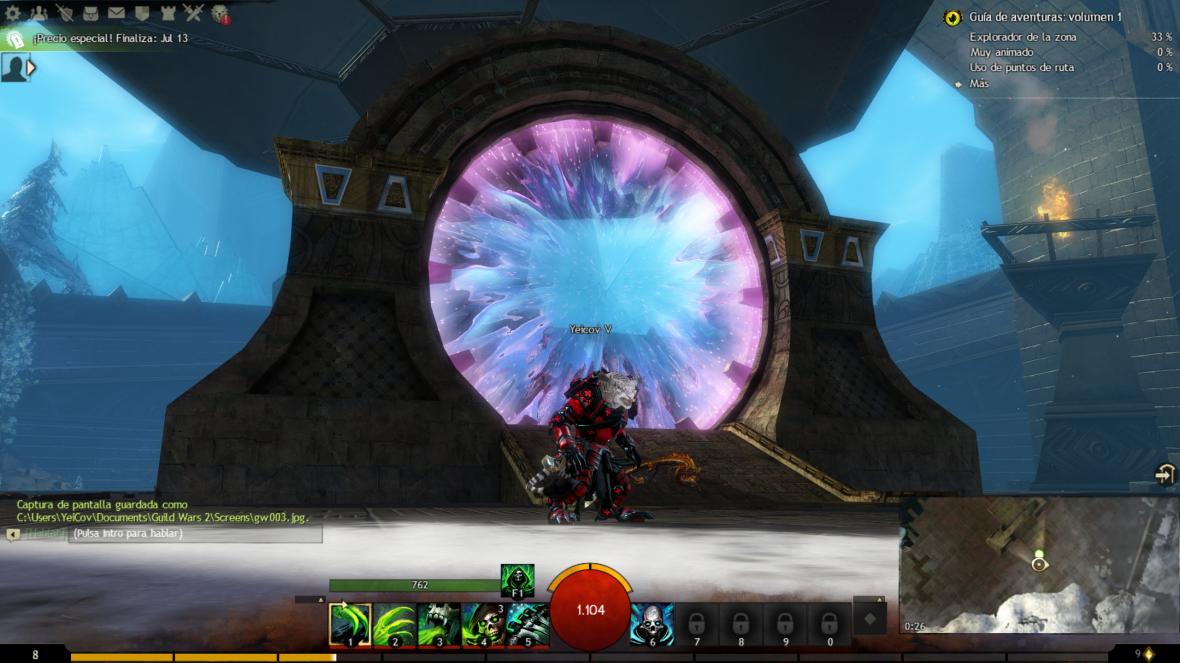
Task: Click the Guía de aventuras objective title
Action: pos(1045,17)
